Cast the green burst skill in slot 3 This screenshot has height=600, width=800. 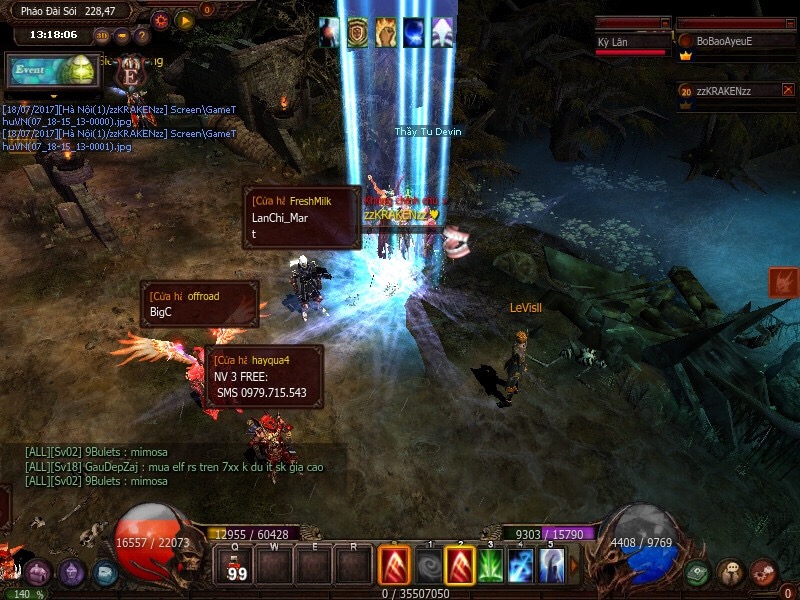tap(490, 566)
